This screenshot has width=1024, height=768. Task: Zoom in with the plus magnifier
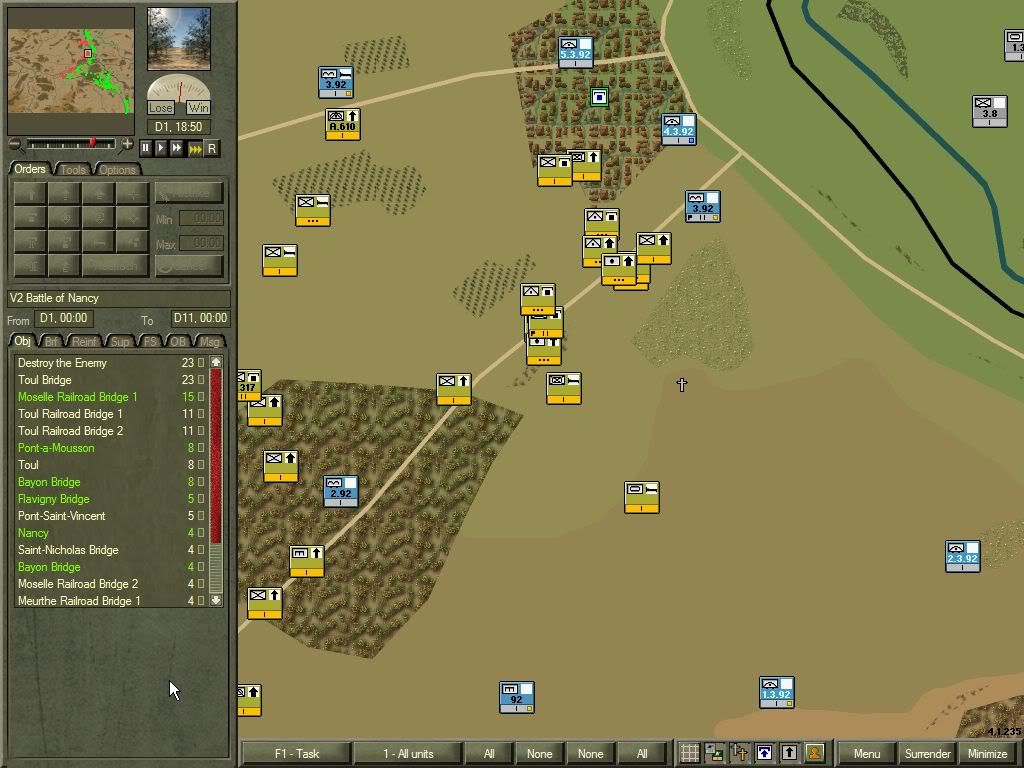click(127, 145)
